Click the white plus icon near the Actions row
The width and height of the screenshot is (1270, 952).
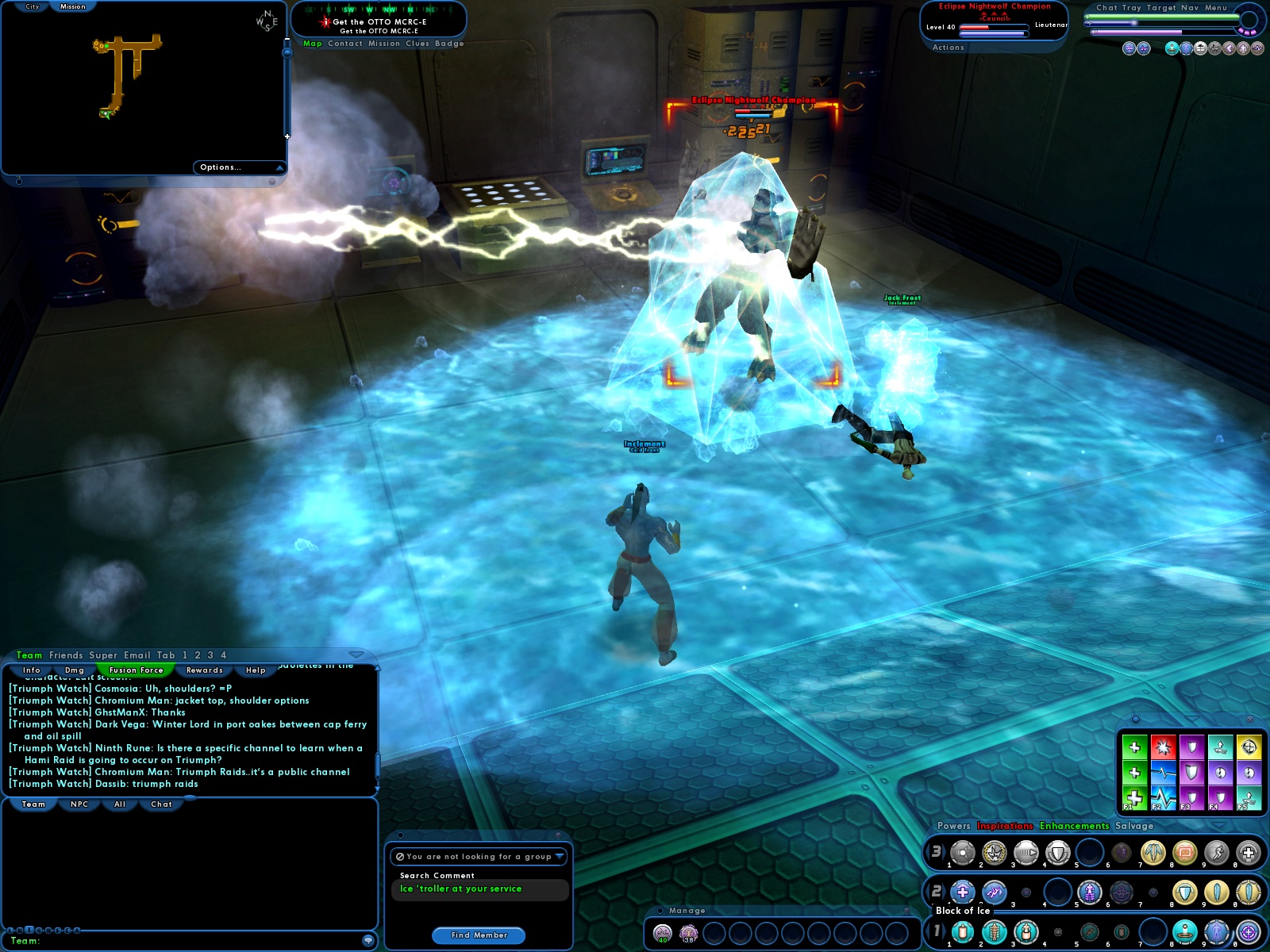[1241, 48]
